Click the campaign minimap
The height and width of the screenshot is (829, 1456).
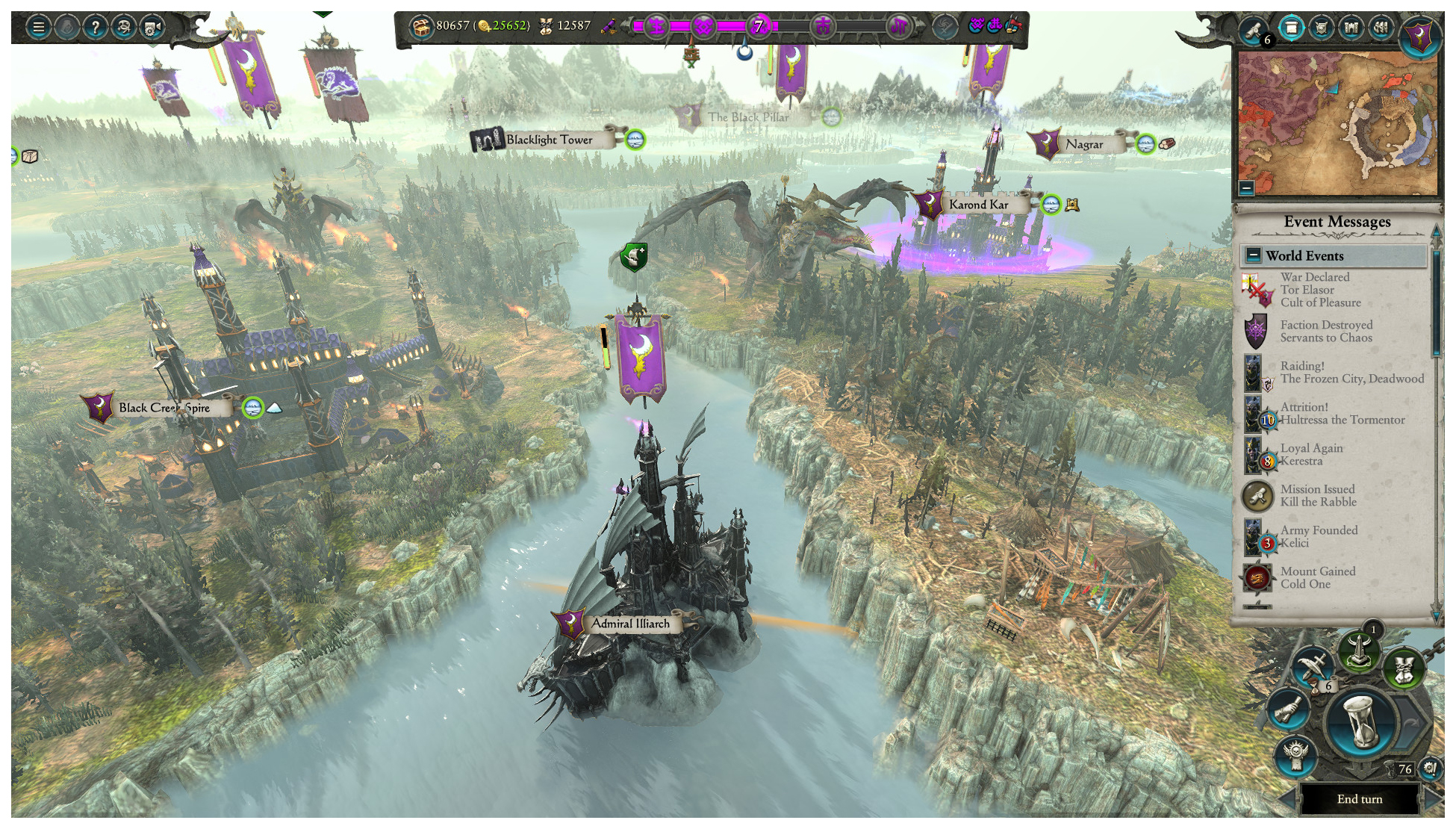pyautogui.click(x=1337, y=123)
